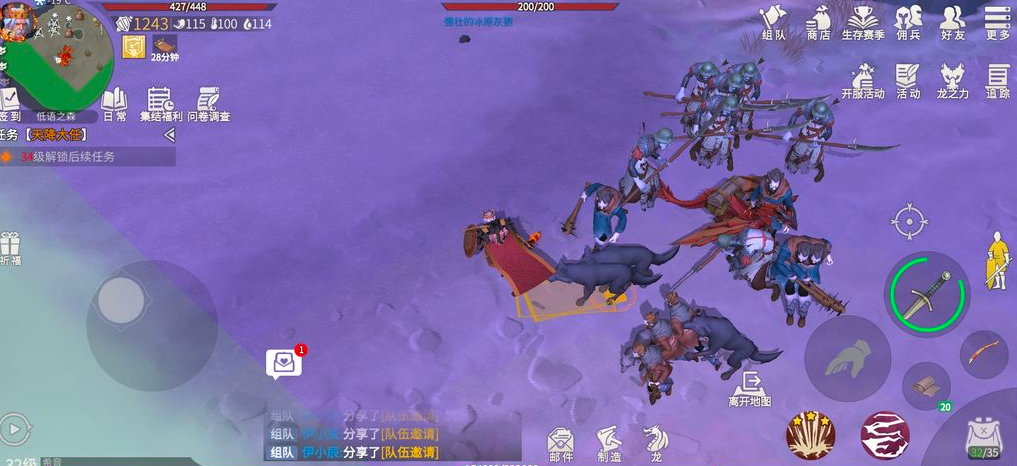Open the 邮件 mail icon

tap(560, 441)
